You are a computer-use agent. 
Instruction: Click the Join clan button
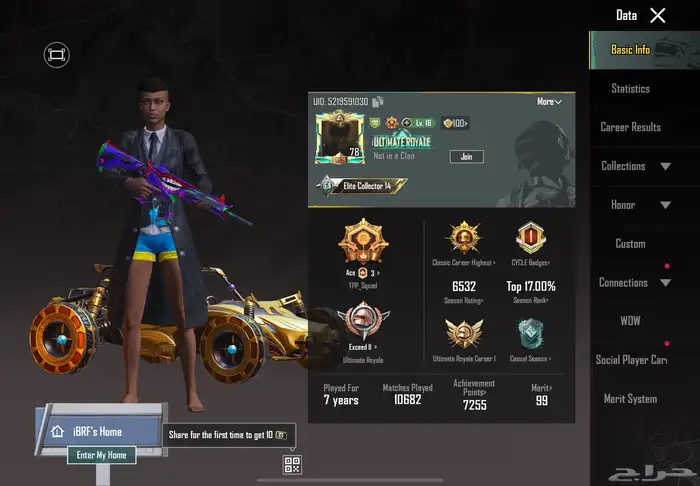[x=466, y=157]
